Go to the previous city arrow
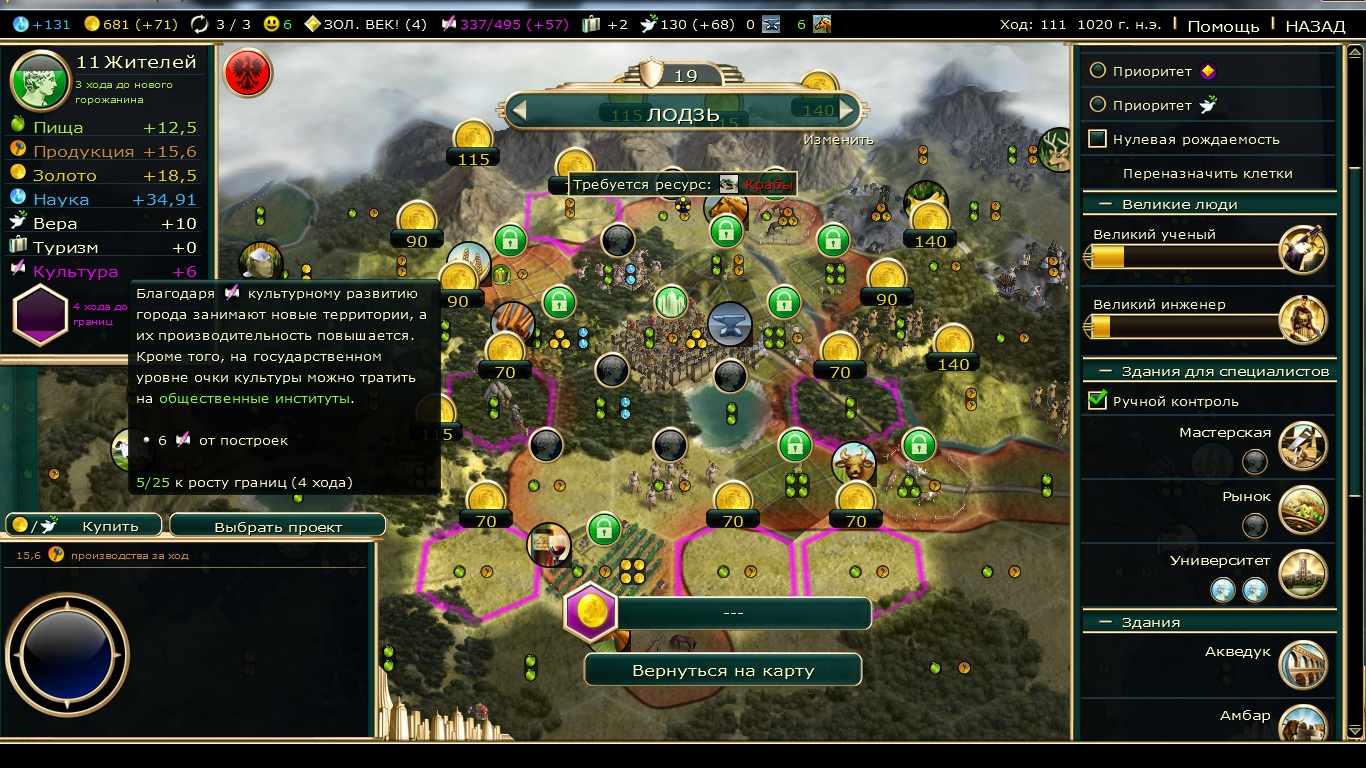The image size is (1366, 768). tap(519, 110)
